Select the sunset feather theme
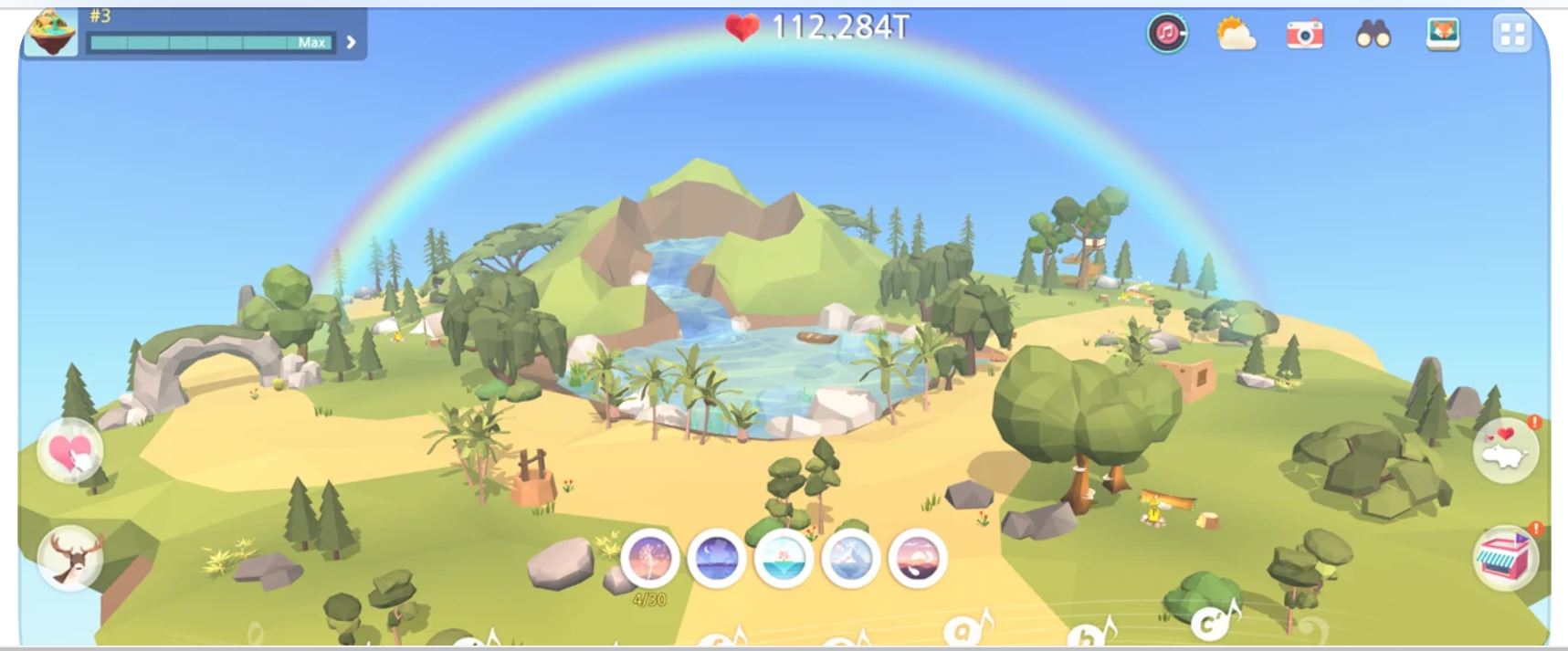This screenshot has width=1568, height=651. coord(917,558)
